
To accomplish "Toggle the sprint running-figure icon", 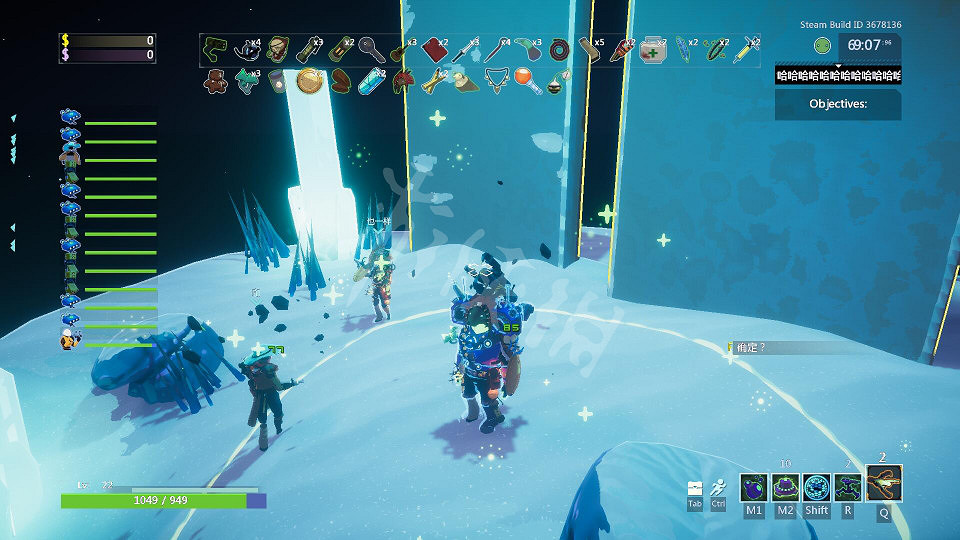I will pyautogui.click(x=718, y=487).
